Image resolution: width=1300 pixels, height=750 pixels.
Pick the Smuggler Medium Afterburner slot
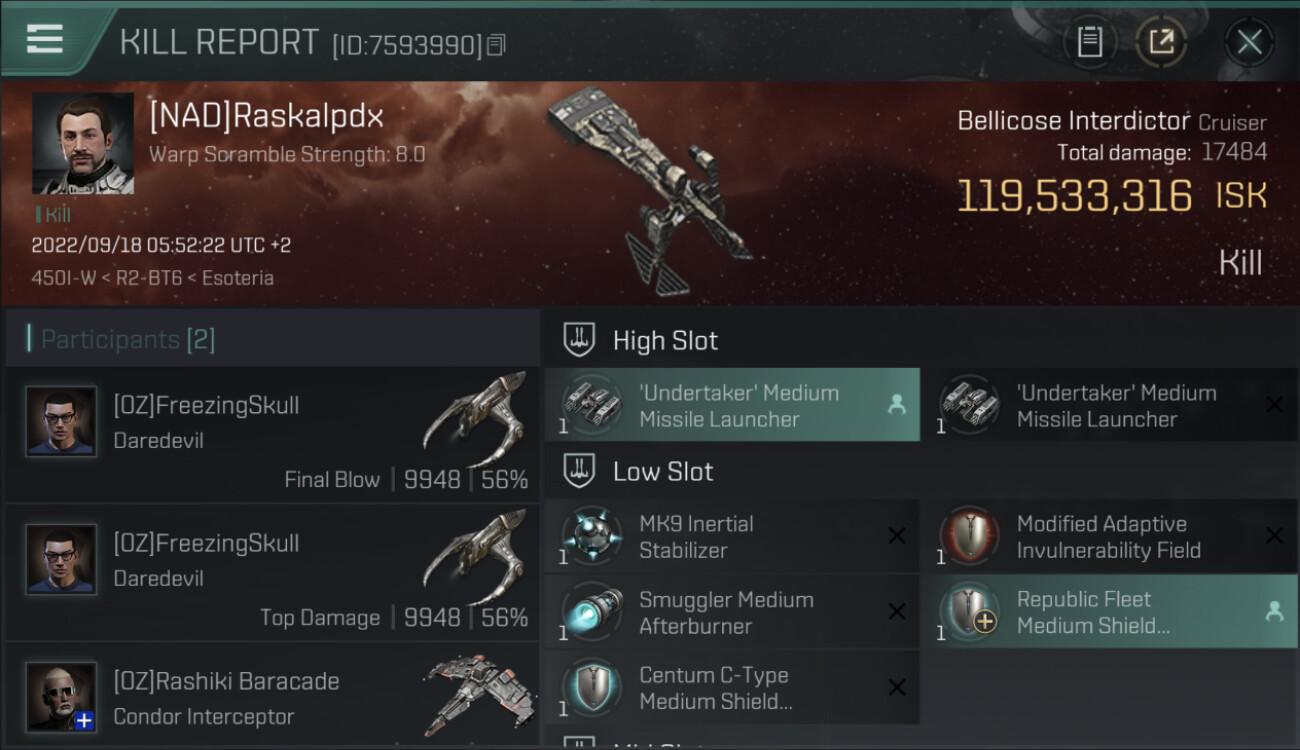732,612
